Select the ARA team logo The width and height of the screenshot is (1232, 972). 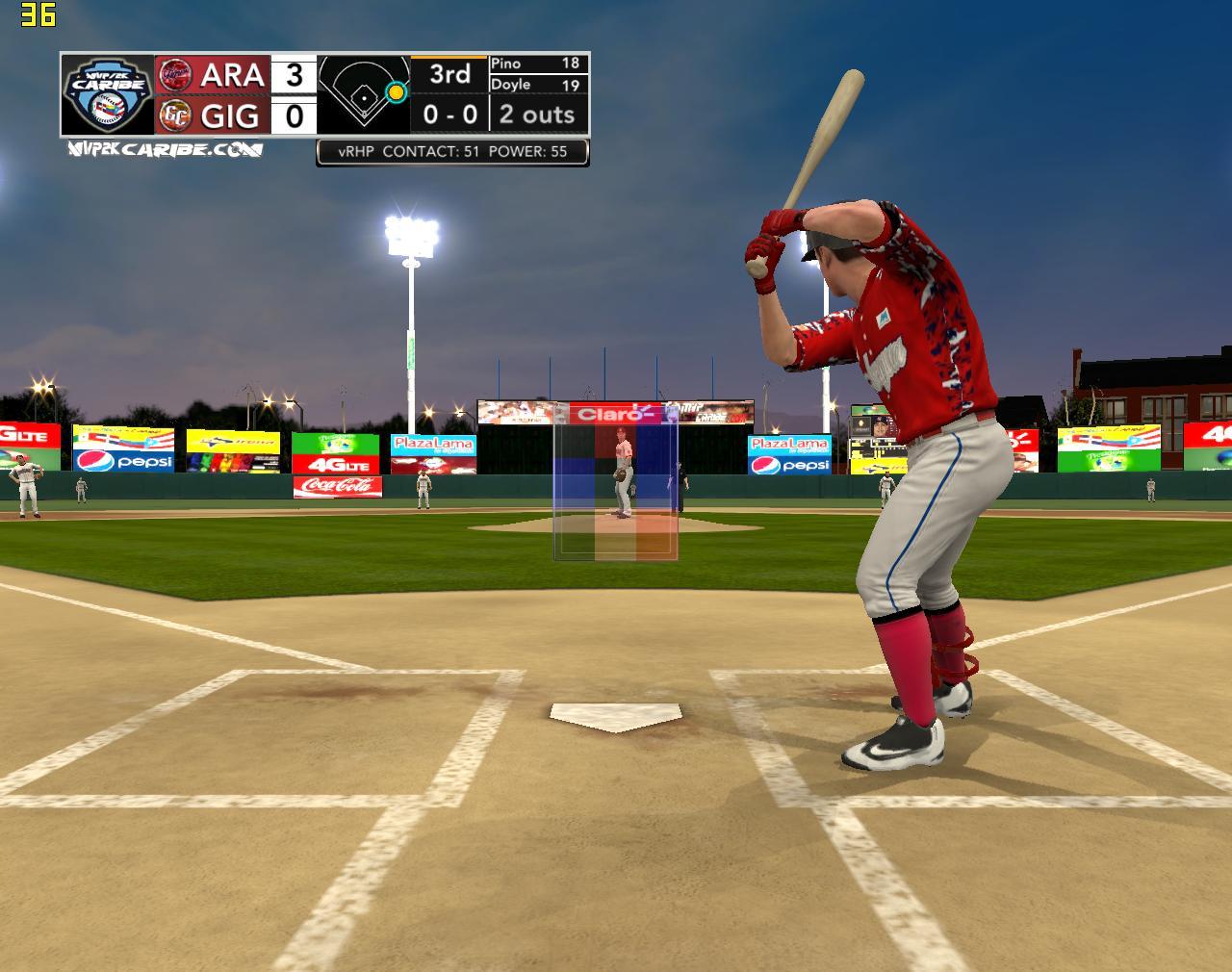coord(175,74)
